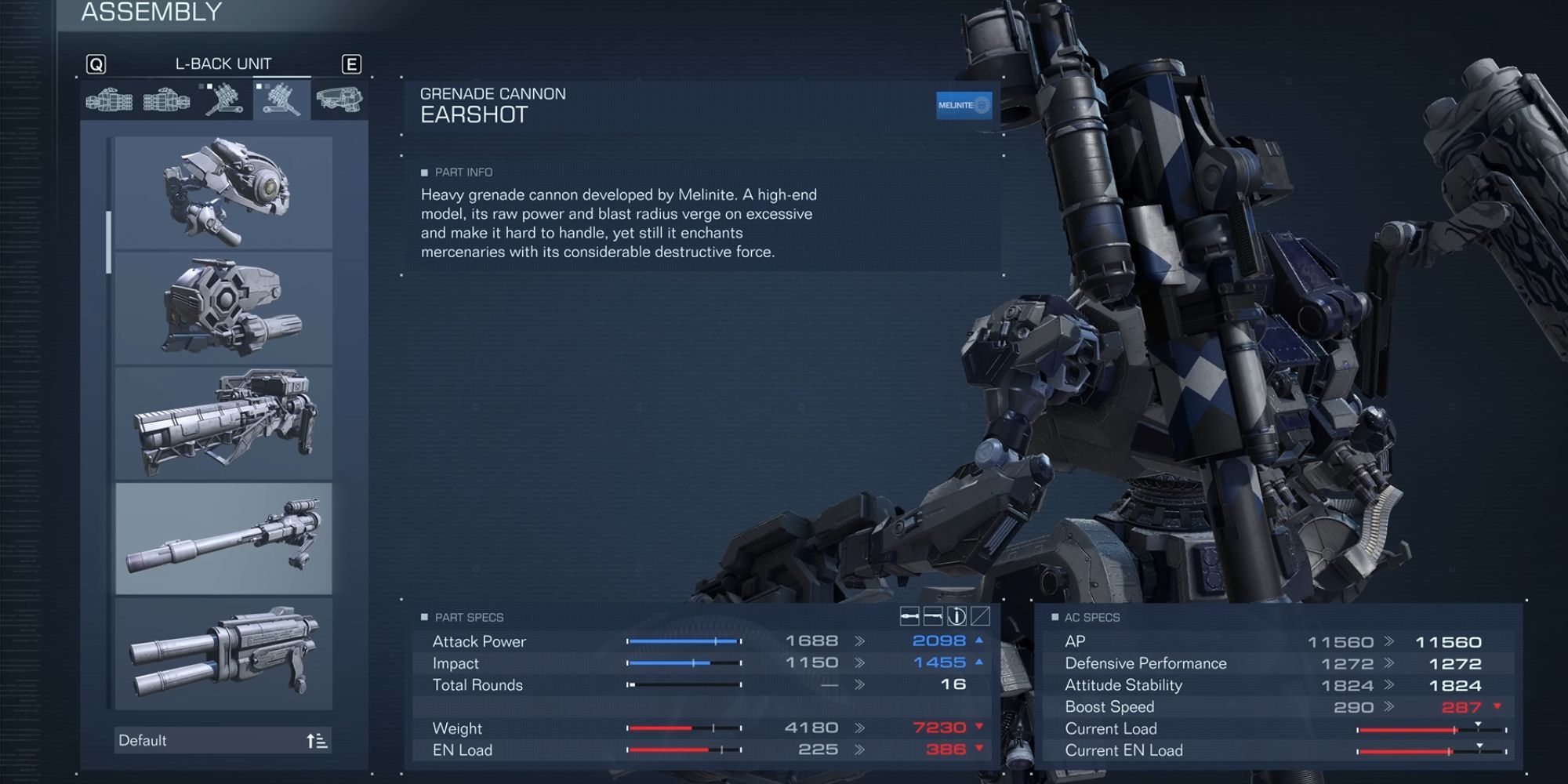1568x784 pixels.
Task: Click the active L-Back Unit category icon
Action: pos(280,100)
